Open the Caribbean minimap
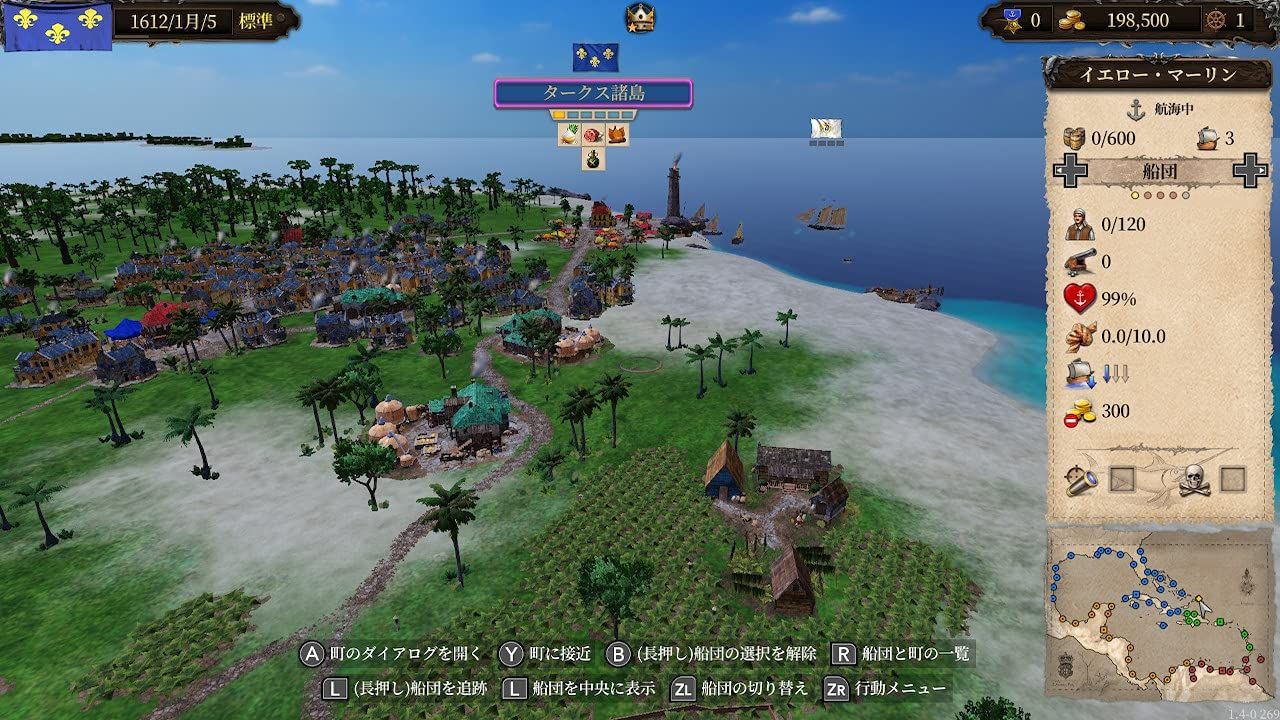Screen dimensions: 1280x720 click(x=1158, y=612)
